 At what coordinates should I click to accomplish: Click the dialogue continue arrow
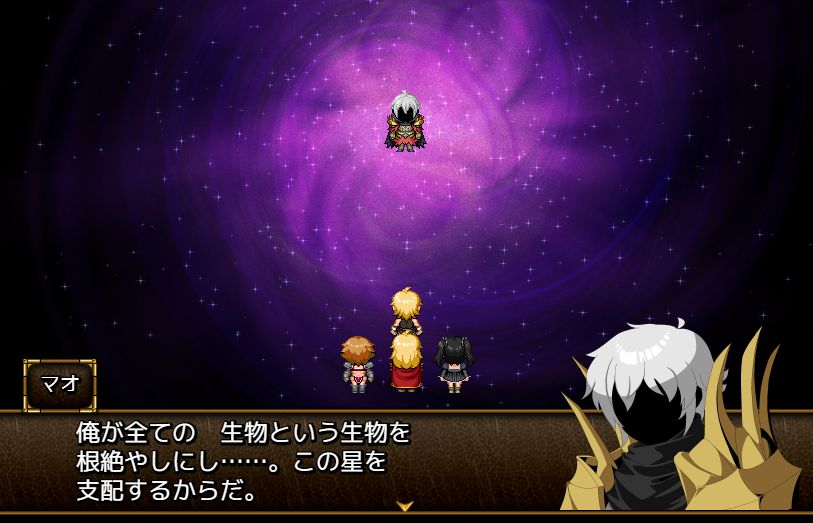[405, 506]
